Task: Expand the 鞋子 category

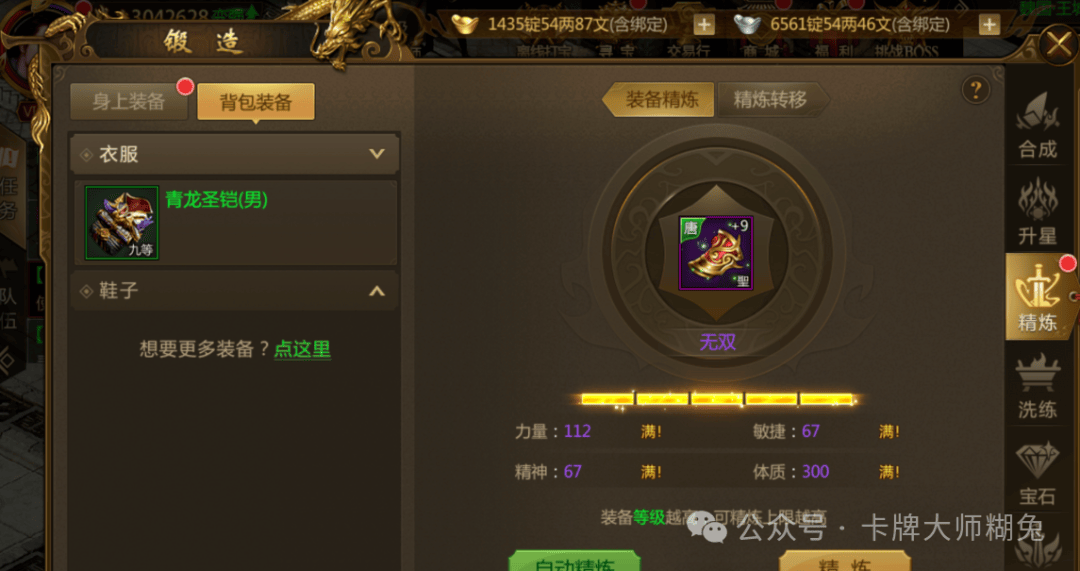Action: 377,291
